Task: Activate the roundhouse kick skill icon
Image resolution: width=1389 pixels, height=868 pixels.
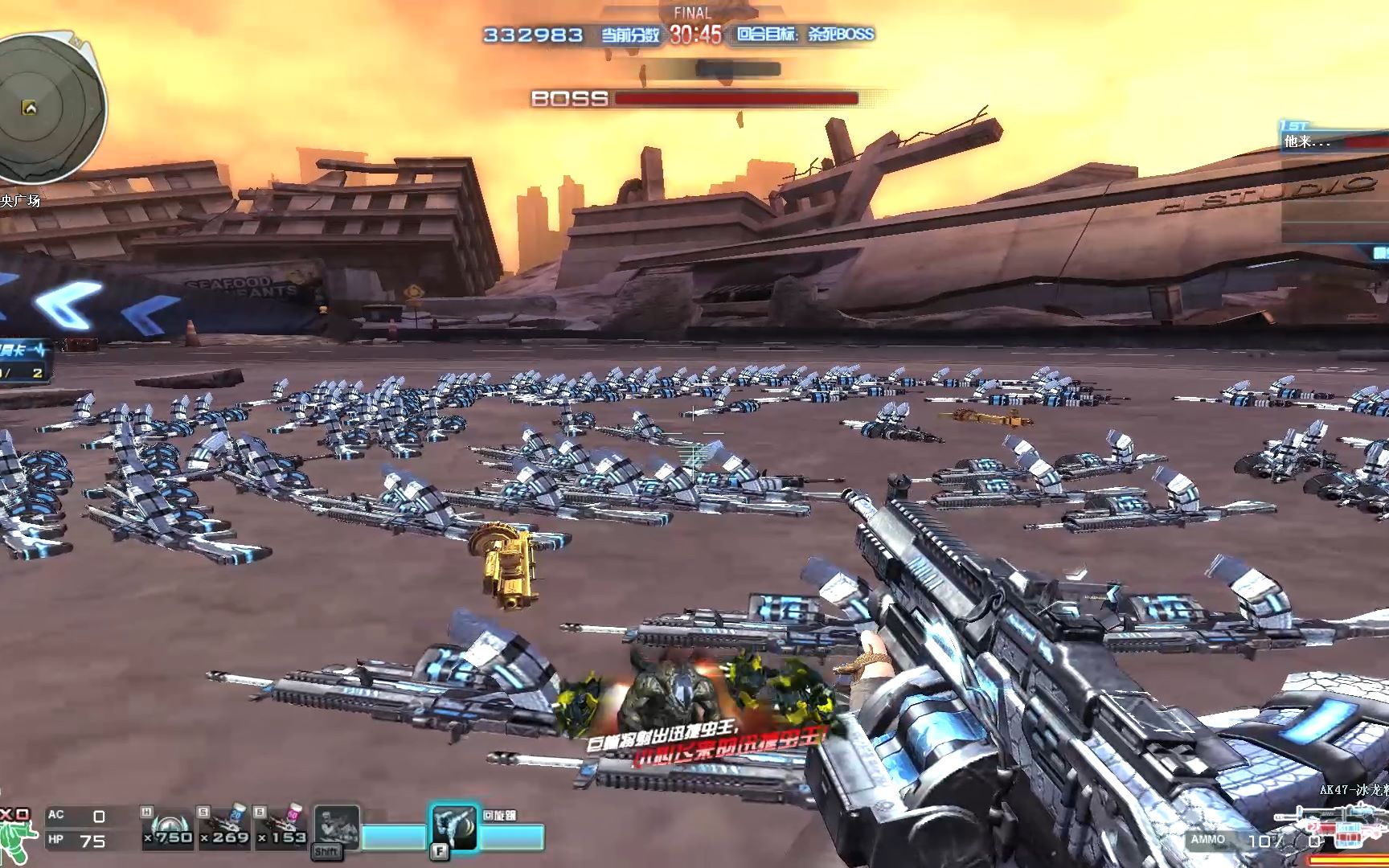Action: pyautogui.click(x=453, y=828)
